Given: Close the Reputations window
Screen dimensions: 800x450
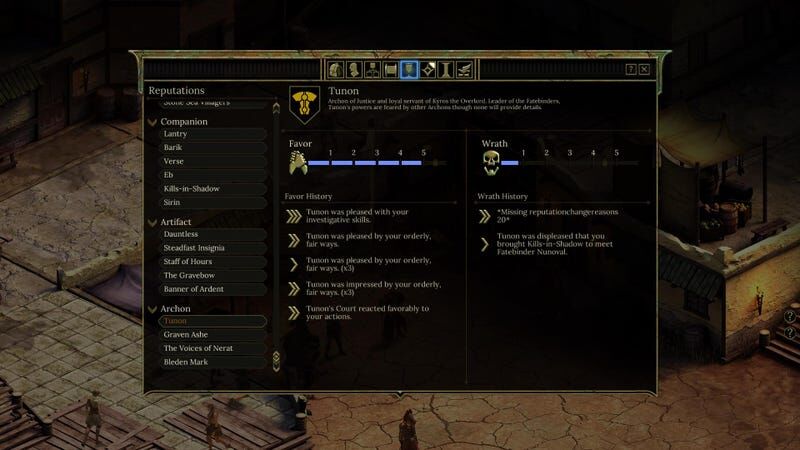Looking at the screenshot, I should point(644,70).
